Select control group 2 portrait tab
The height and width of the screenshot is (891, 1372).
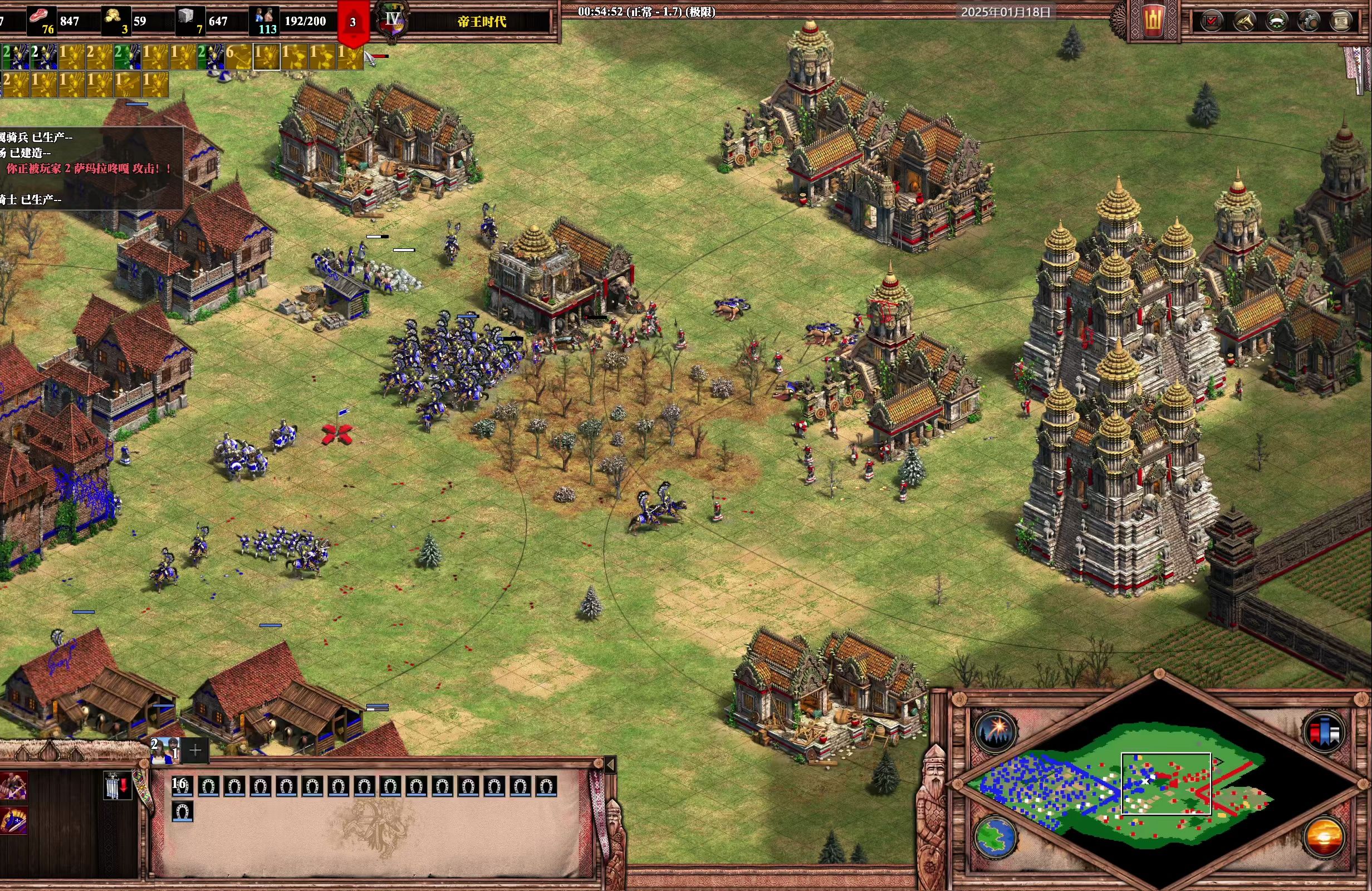click(165, 750)
